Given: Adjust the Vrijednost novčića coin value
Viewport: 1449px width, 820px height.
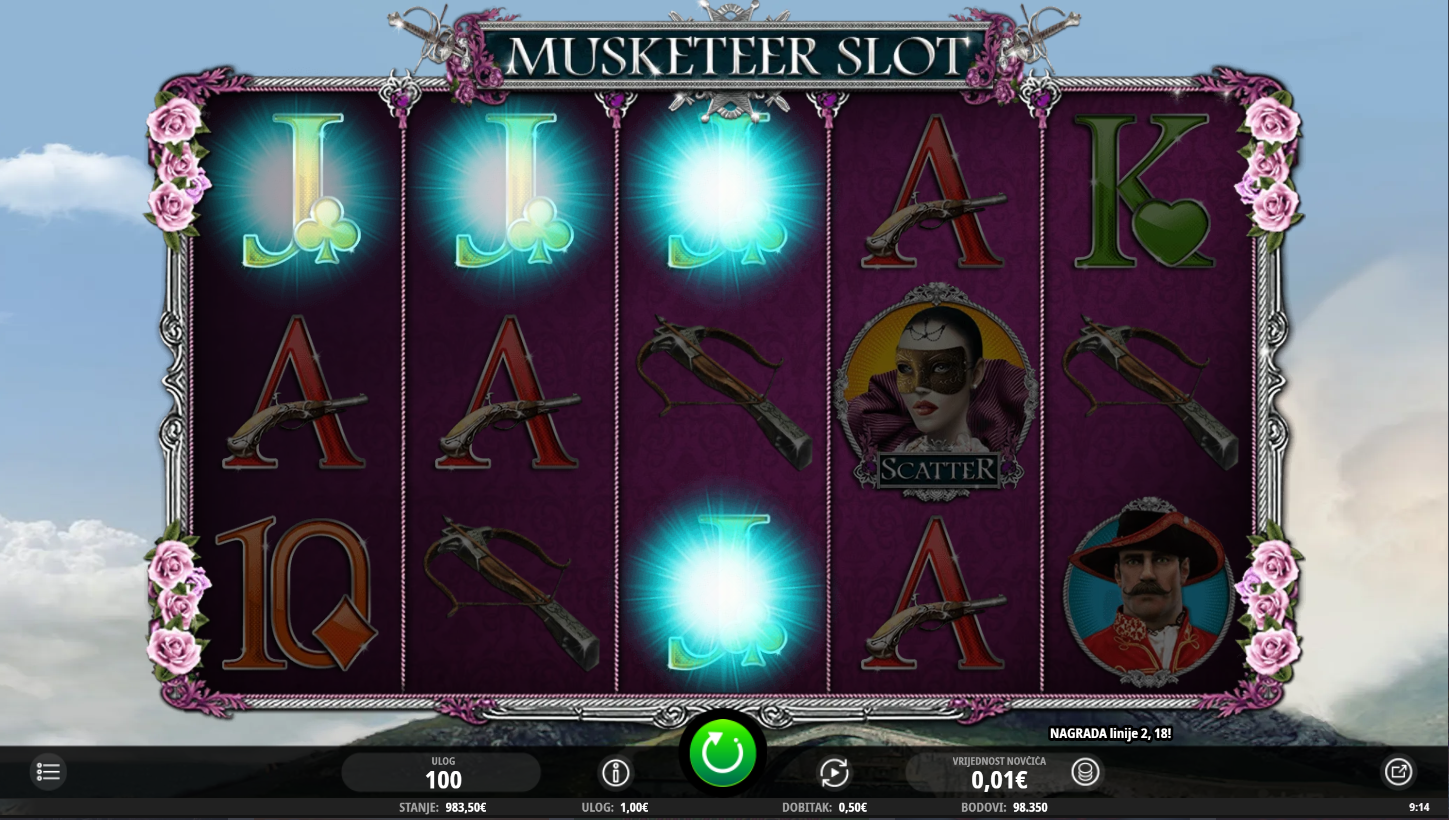Looking at the screenshot, I should 998,773.
